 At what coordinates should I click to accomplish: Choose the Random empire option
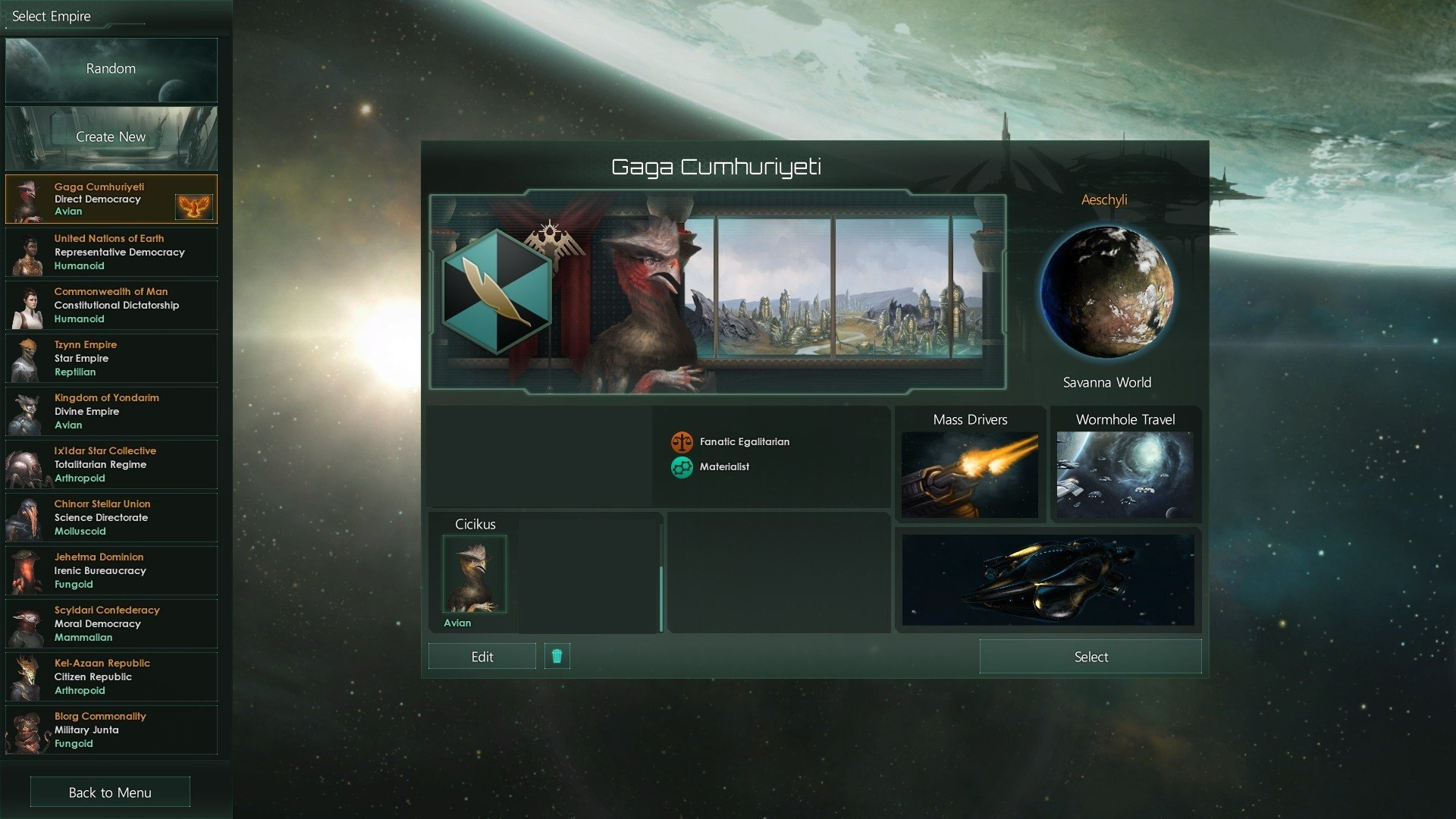[111, 69]
